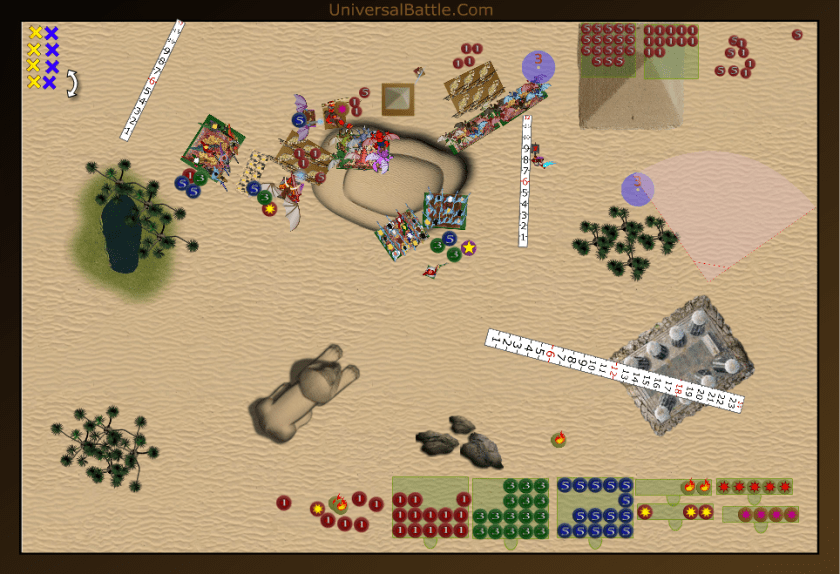Open the UniversalBattle.Com title link

click(410, 10)
